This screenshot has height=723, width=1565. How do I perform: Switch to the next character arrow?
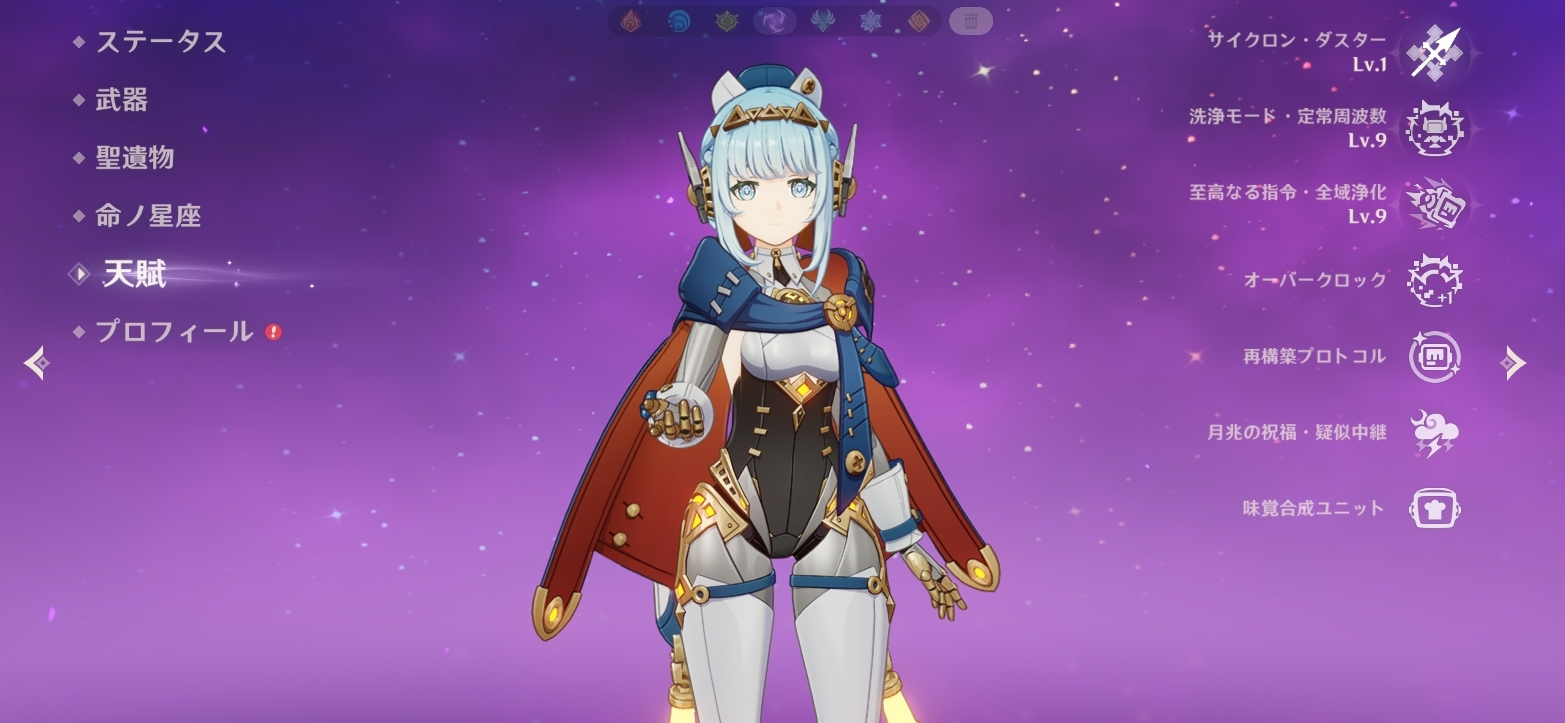pyautogui.click(x=1513, y=363)
